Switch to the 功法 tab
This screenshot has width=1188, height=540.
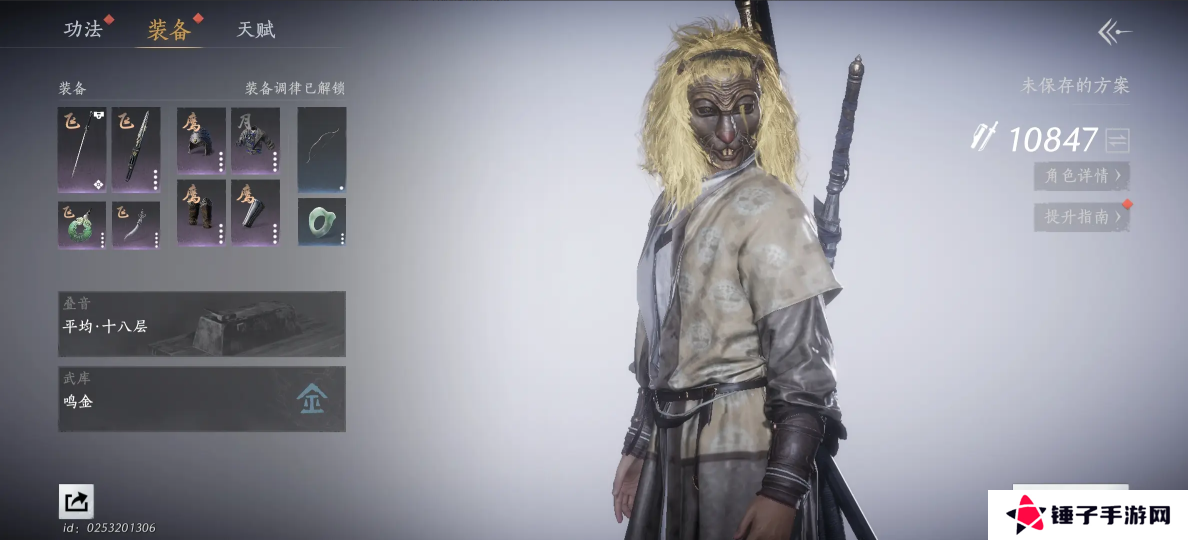84,29
